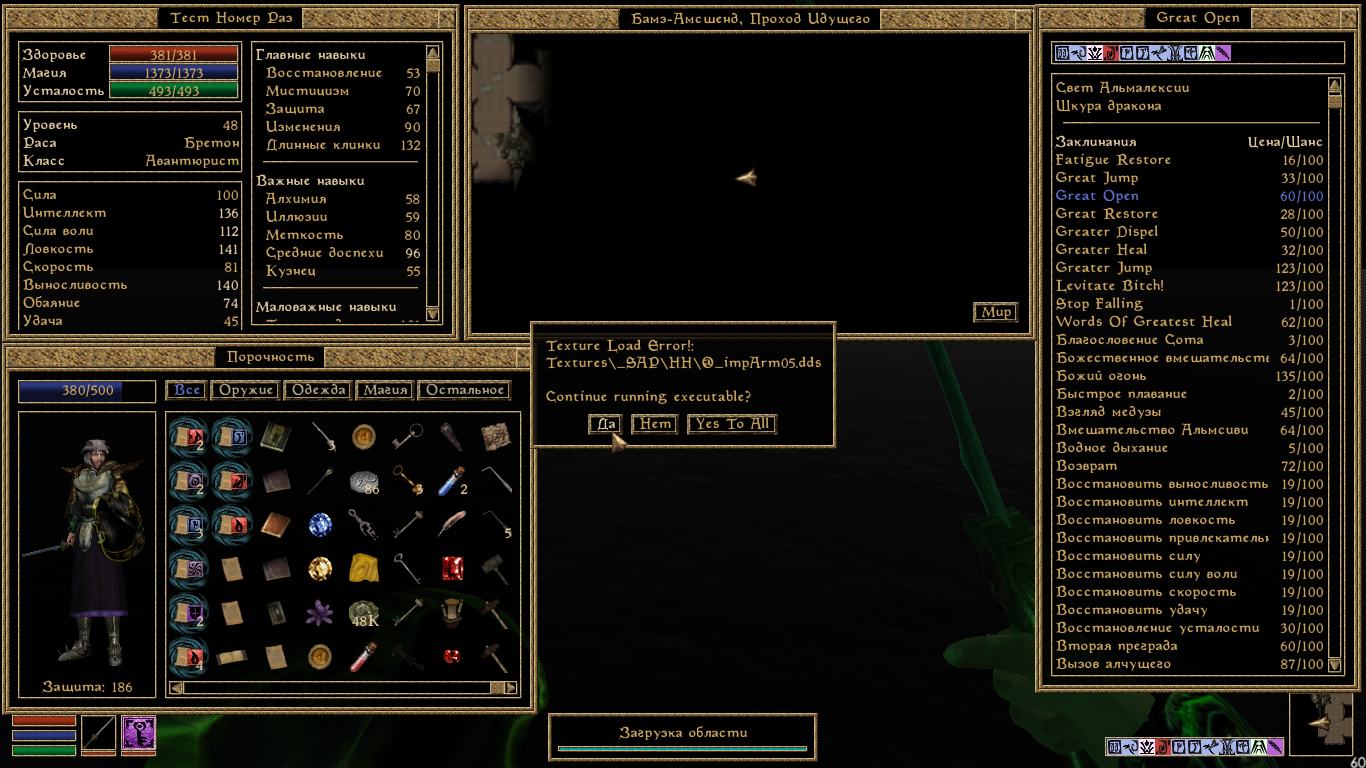Select the gold coins stack marked 48K

click(x=364, y=613)
